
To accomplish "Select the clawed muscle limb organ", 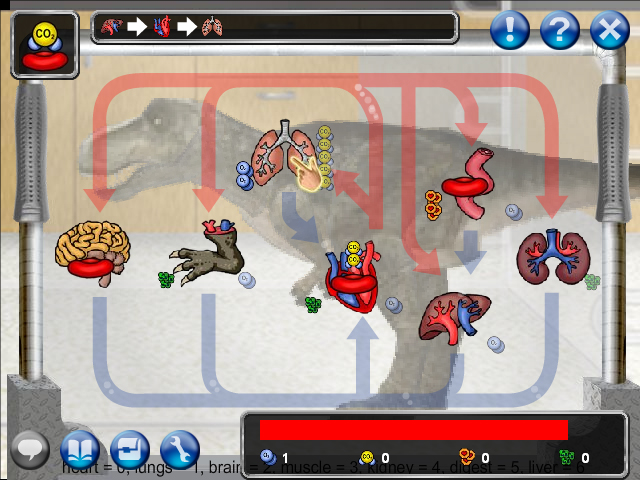I will coord(212,254).
